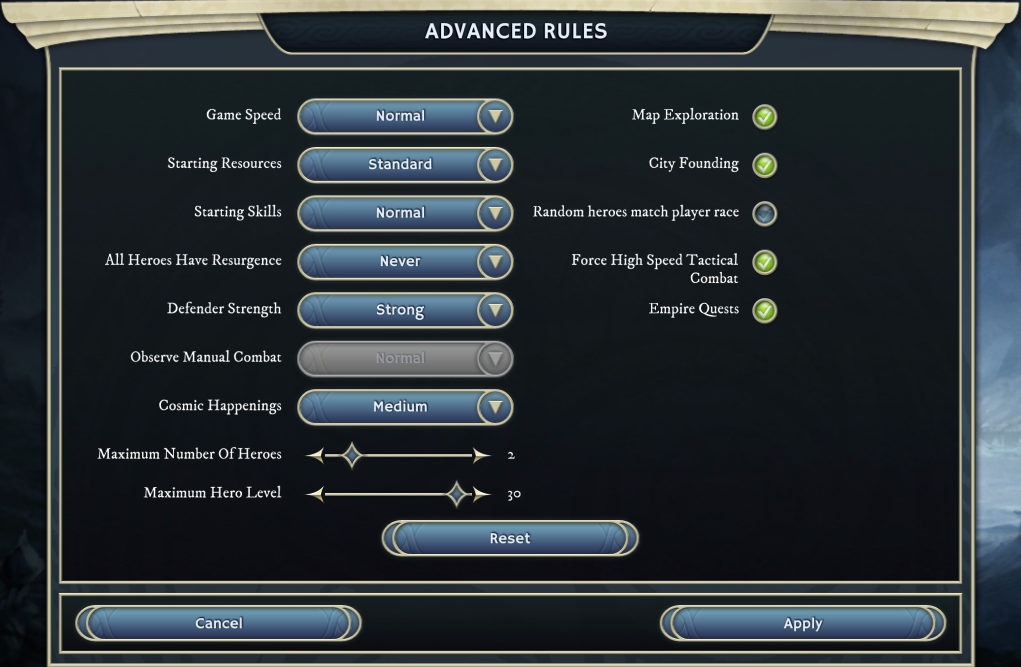Disable the Empire Quests checkbox
This screenshot has height=667, width=1021.
pyautogui.click(x=765, y=310)
